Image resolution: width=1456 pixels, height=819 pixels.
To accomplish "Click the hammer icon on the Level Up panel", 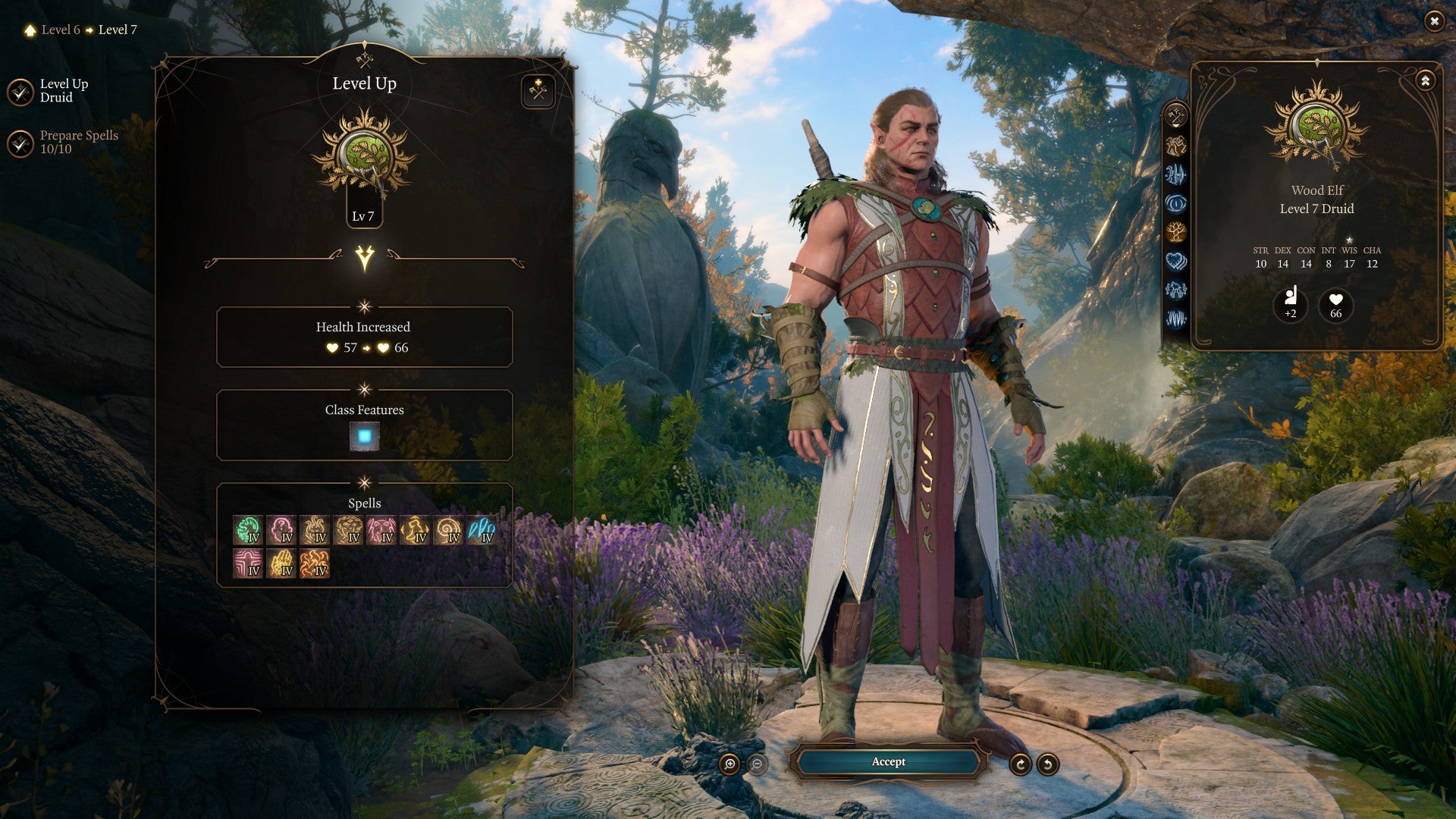I will pos(539,91).
